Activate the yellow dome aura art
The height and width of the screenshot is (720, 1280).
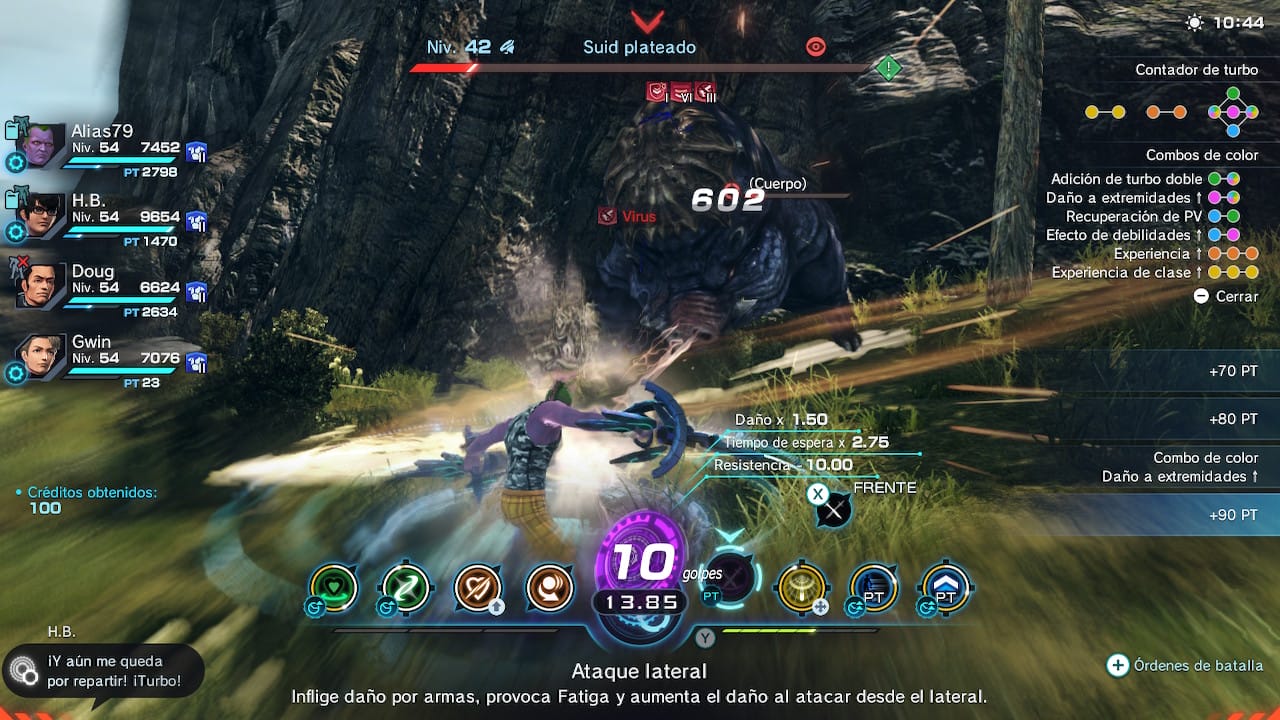point(802,587)
